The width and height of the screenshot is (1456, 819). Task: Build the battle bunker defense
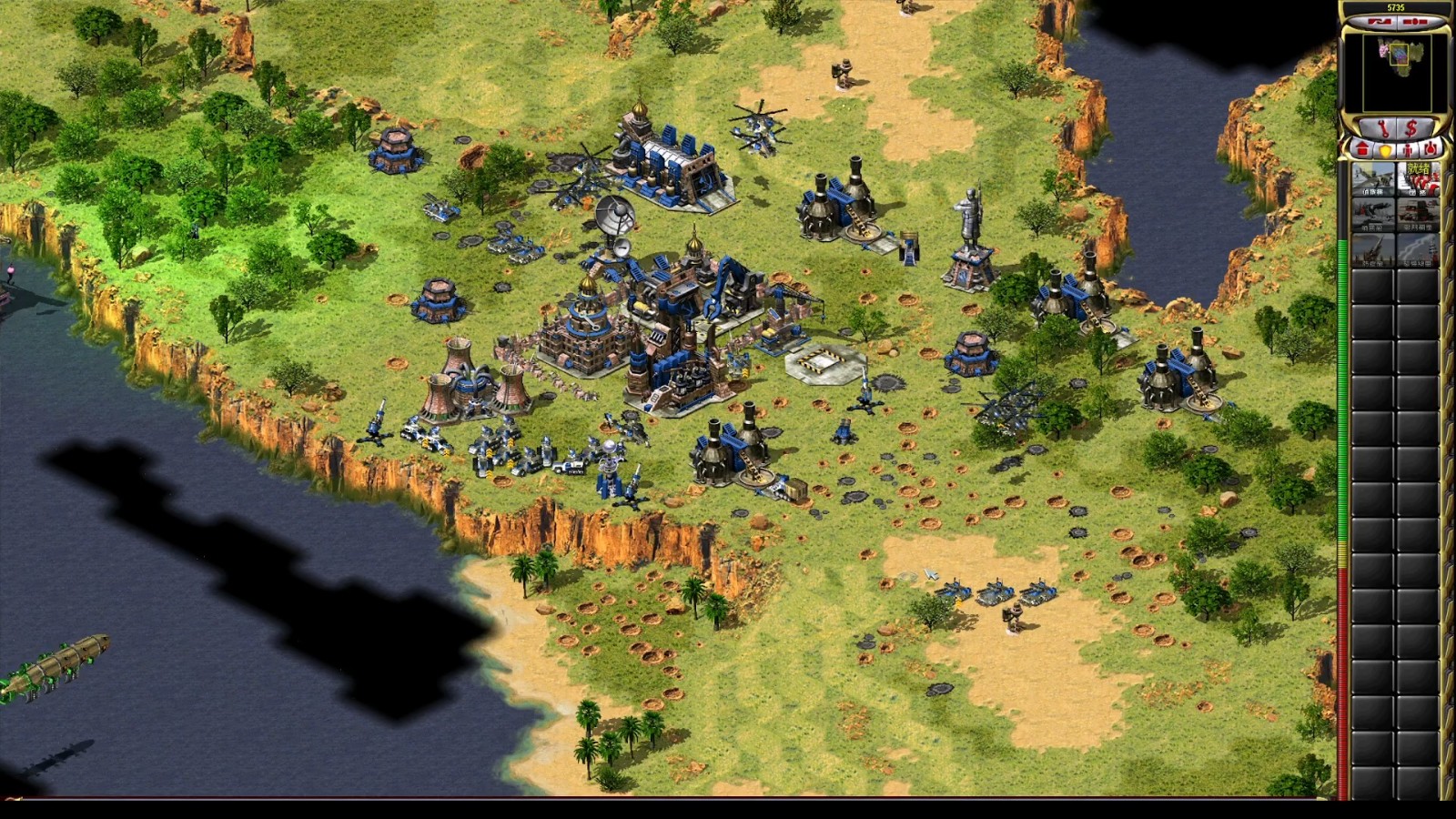pos(1418,213)
